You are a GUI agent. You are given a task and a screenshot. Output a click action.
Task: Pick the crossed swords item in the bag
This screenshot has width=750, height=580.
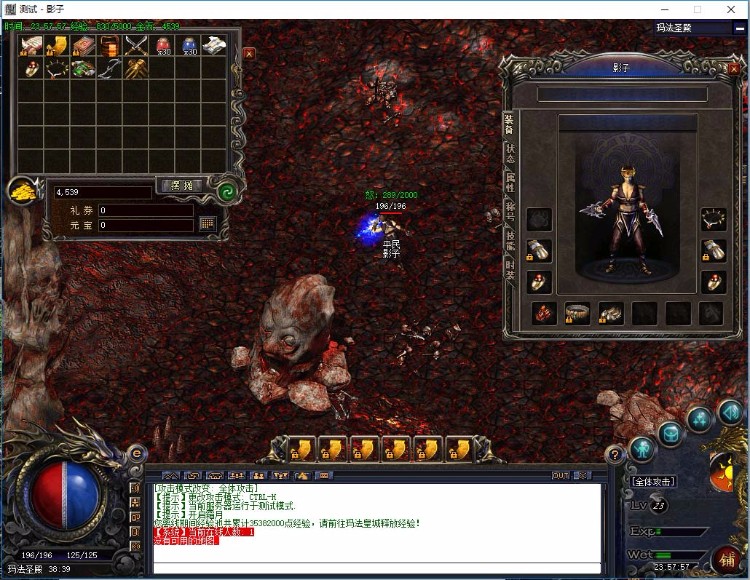136,46
